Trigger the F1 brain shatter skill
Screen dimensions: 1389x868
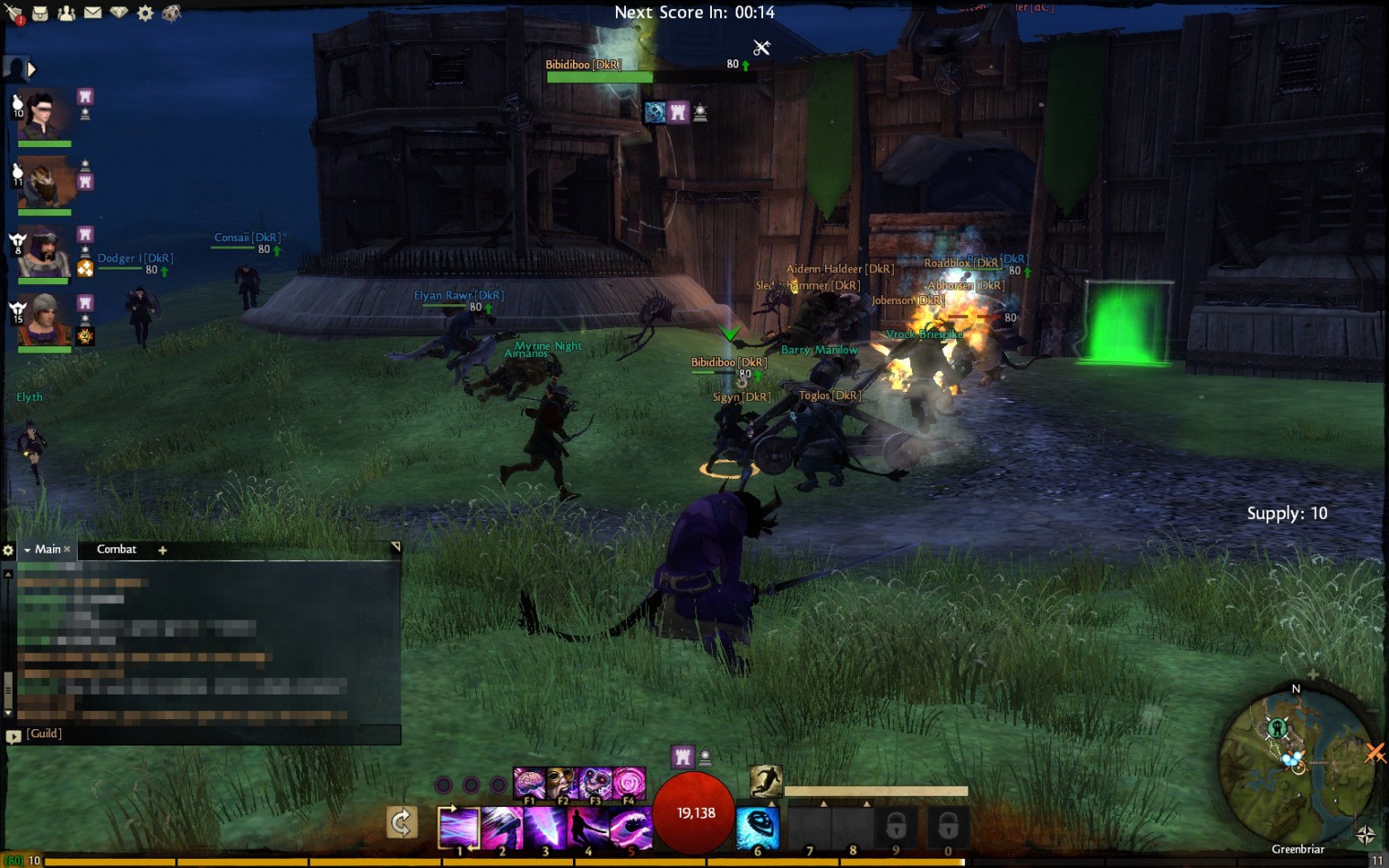tap(529, 783)
